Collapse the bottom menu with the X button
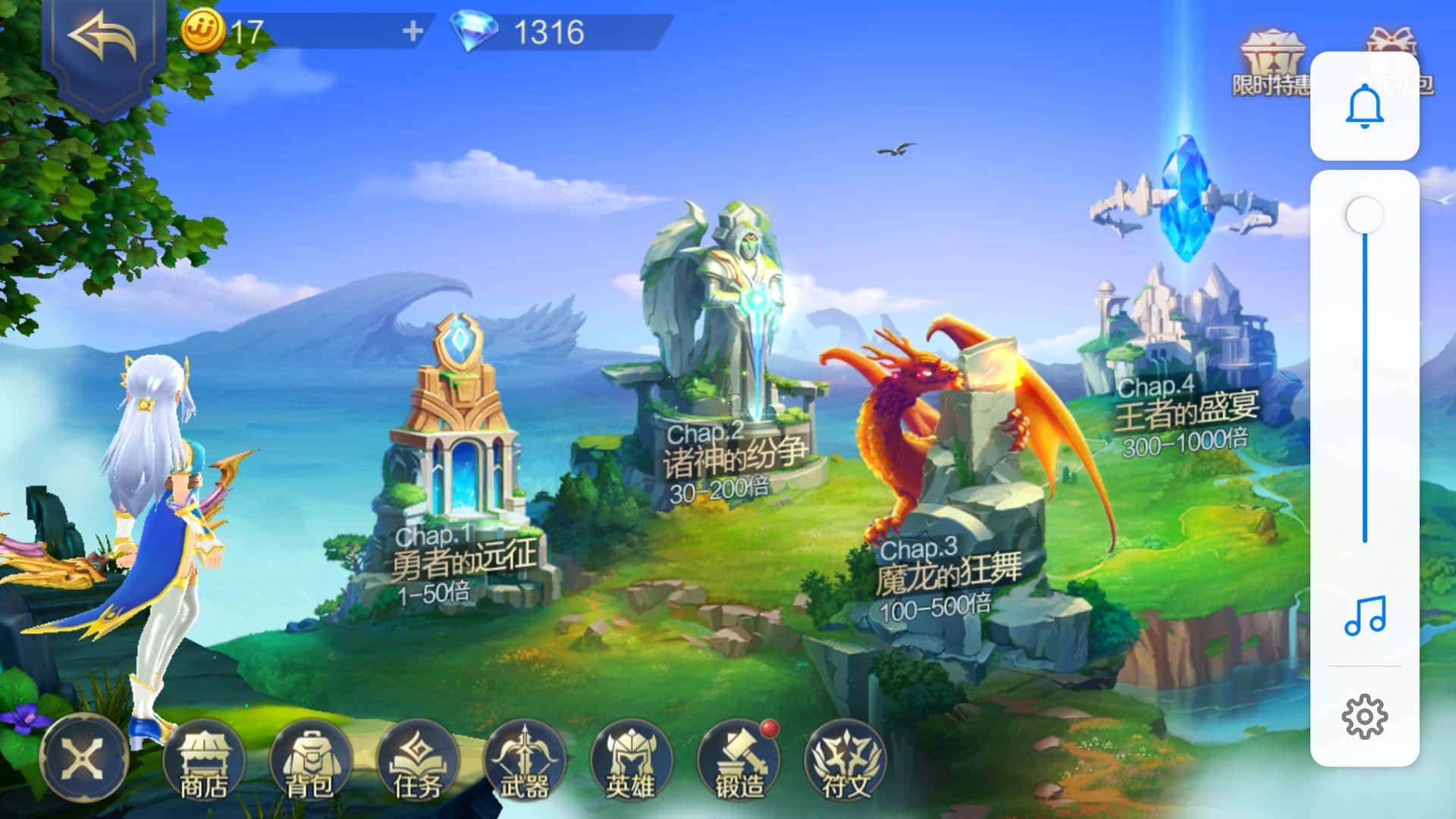The height and width of the screenshot is (819, 1456). tap(83, 757)
